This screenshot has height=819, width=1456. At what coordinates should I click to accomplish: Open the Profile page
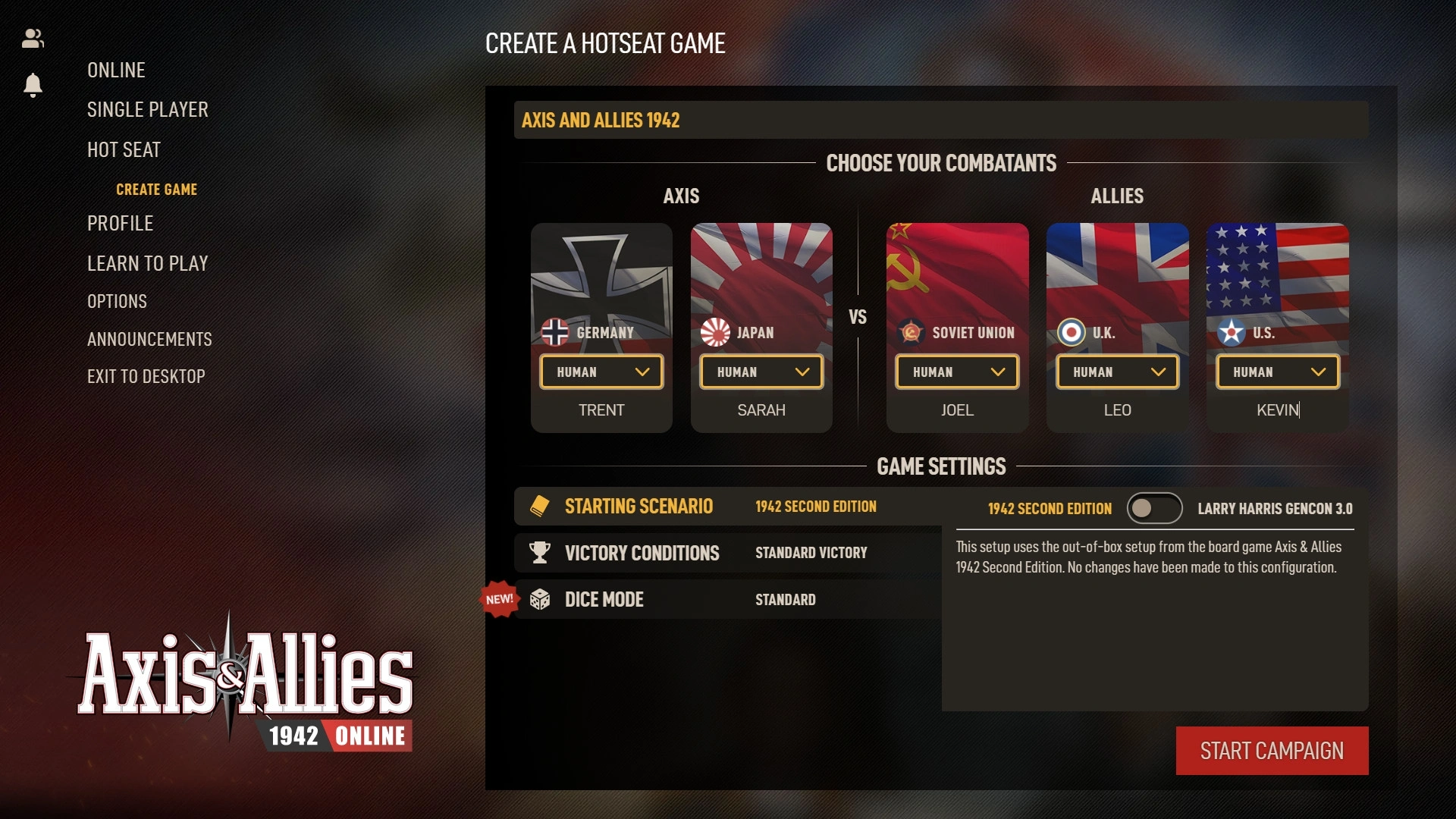(120, 223)
